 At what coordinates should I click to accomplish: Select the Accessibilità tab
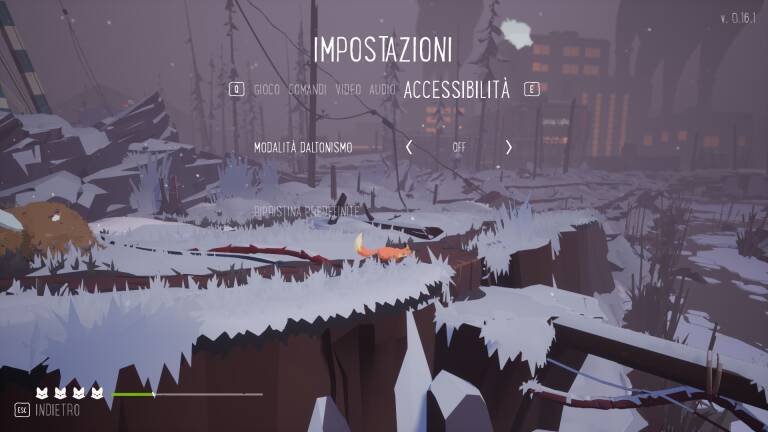[x=456, y=90]
